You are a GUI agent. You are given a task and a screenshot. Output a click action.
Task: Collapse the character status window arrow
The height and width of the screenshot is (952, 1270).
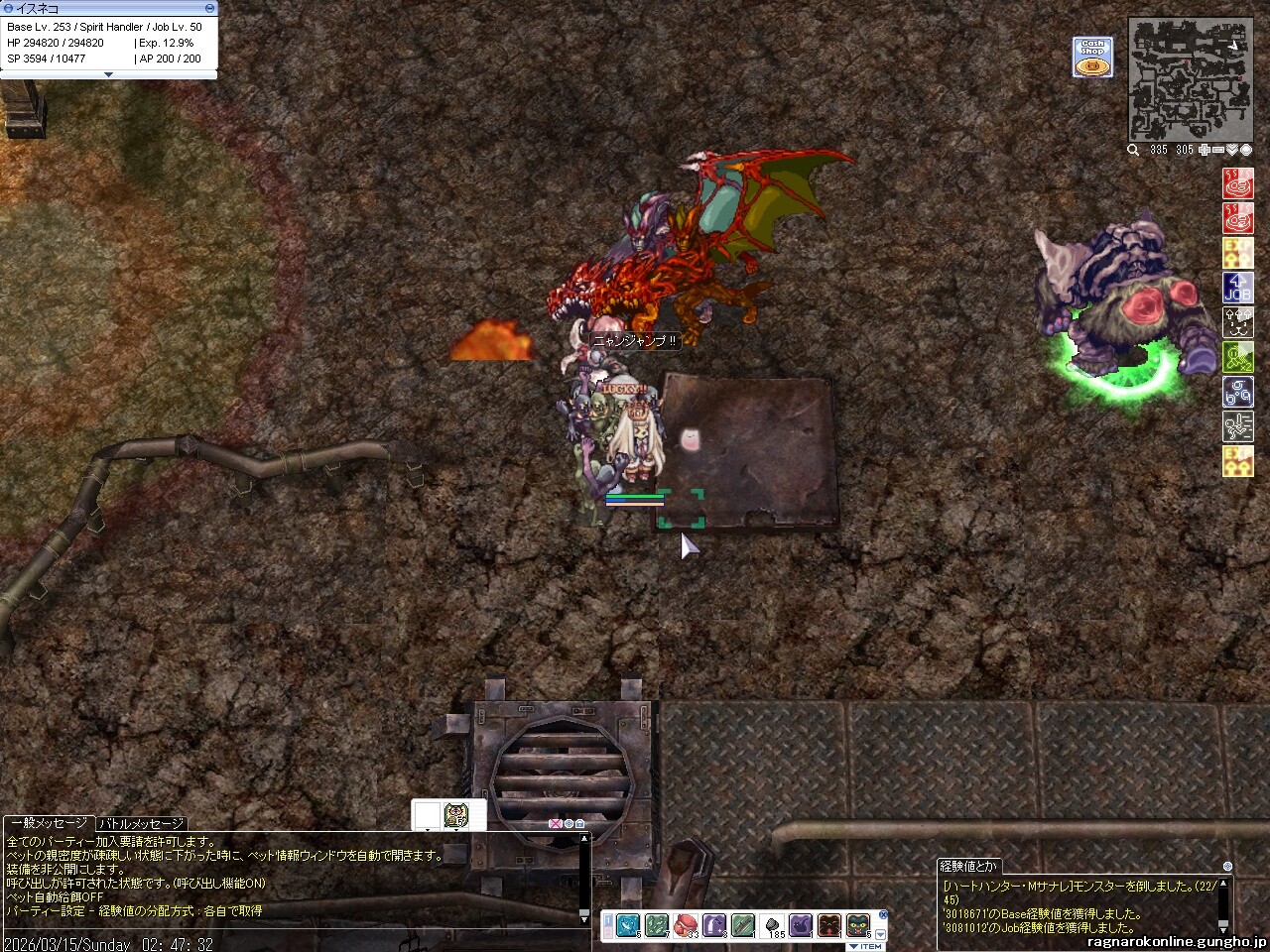coord(108,74)
